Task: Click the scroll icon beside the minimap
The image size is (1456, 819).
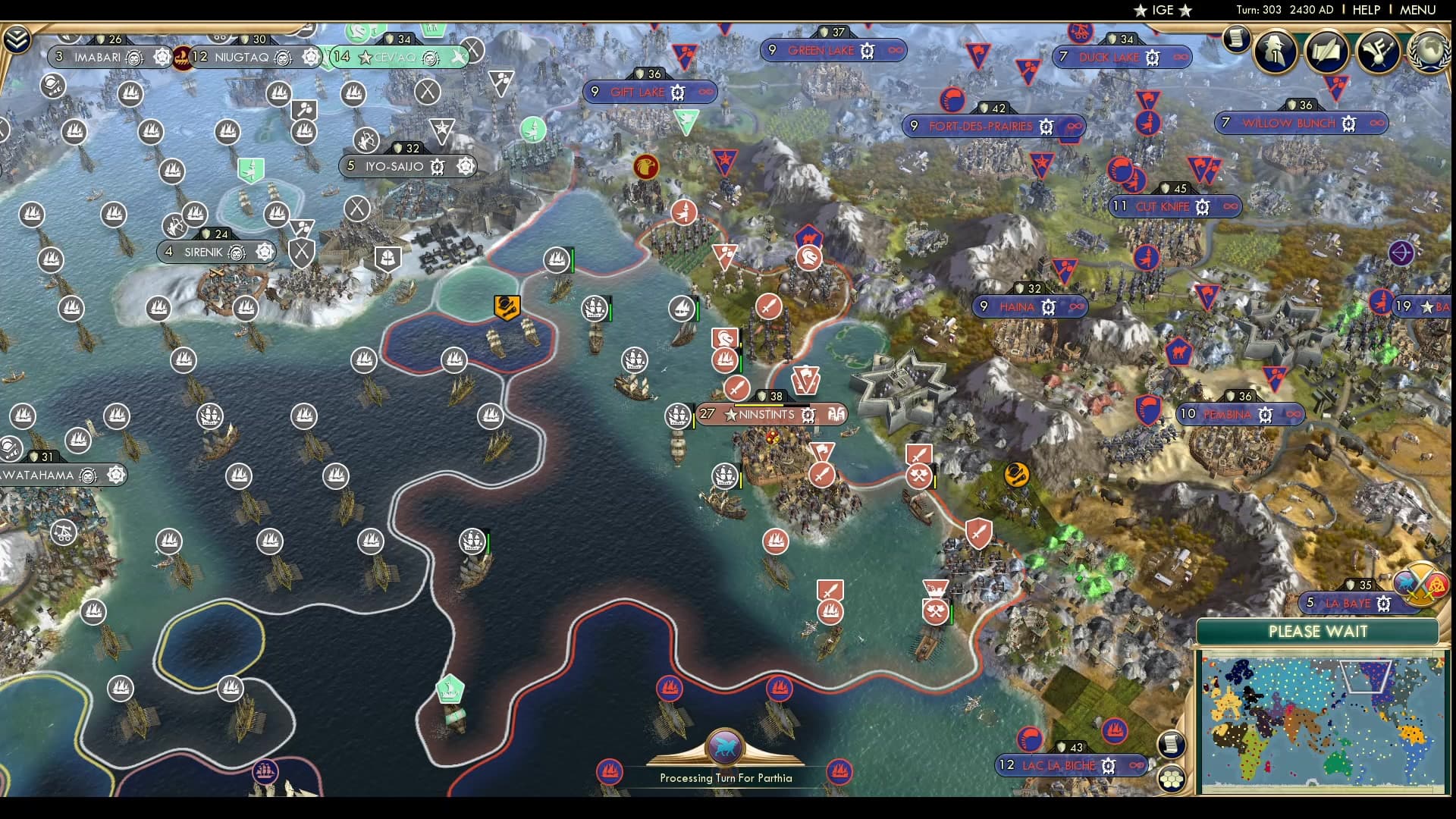Action: pos(1172,745)
